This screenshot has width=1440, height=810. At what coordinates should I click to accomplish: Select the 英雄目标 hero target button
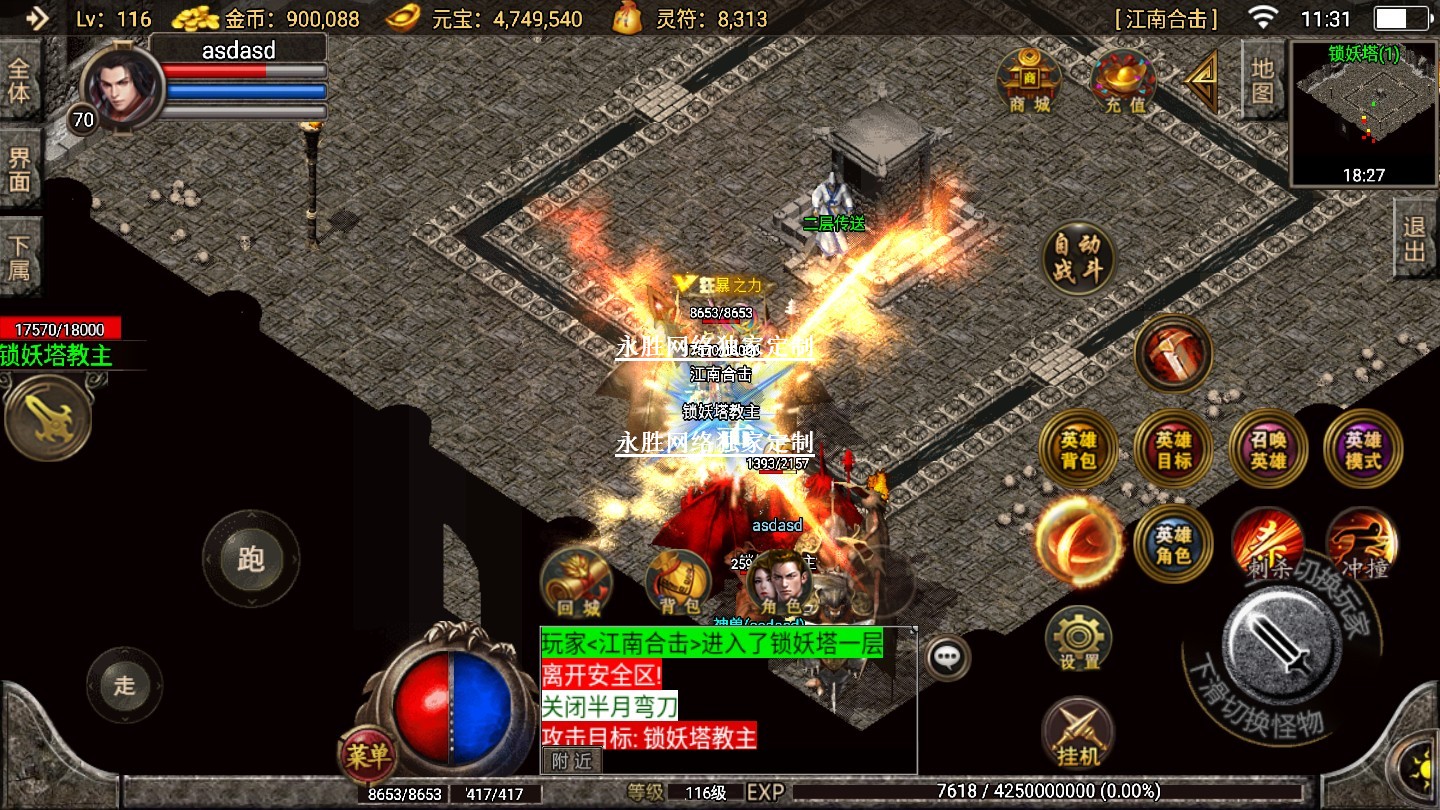(1173, 449)
